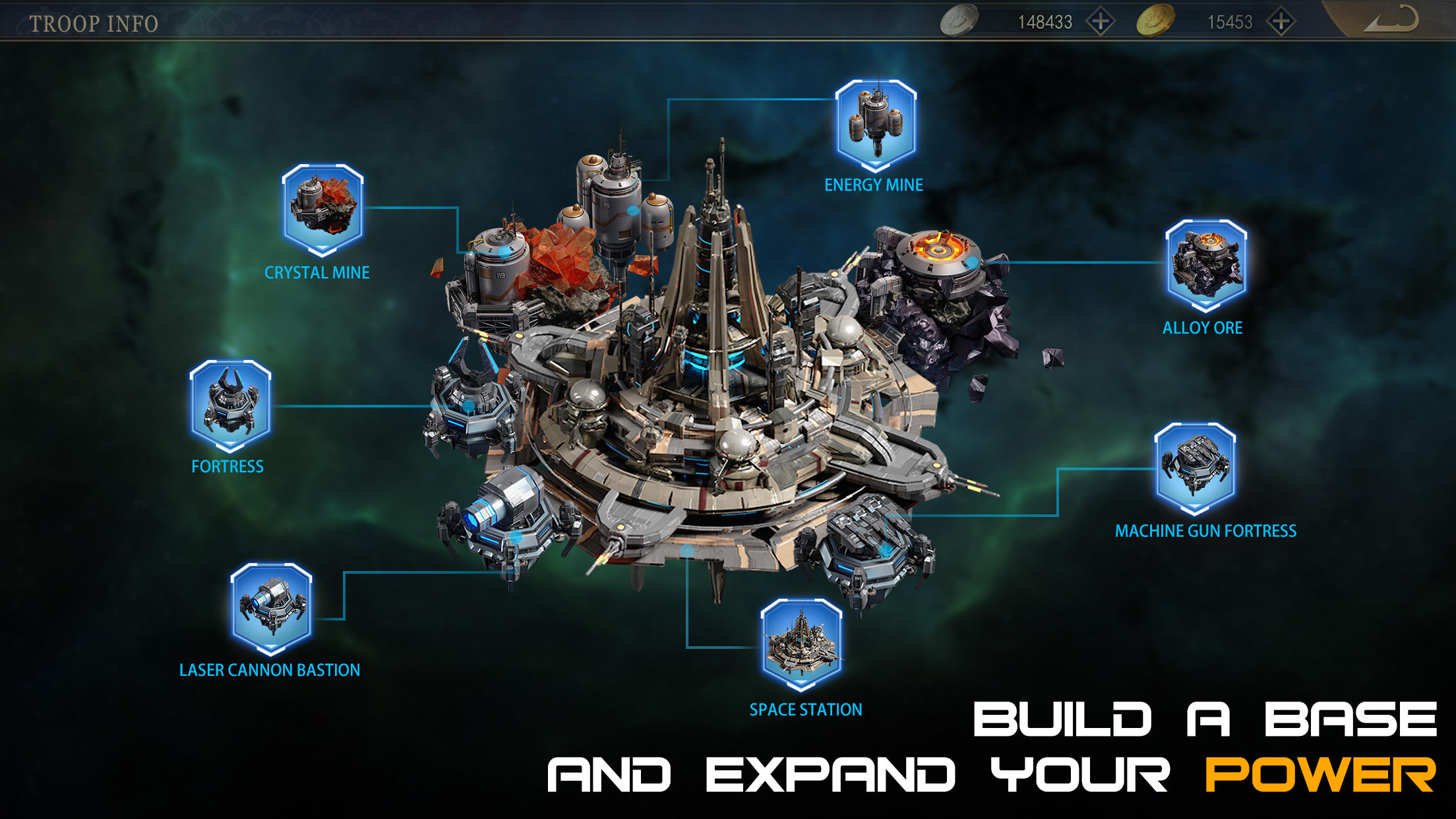Image resolution: width=1456 pixels, height=819 pixels.
Task: Click the SPACE STATION label text
Action: [x=804, y=710]
